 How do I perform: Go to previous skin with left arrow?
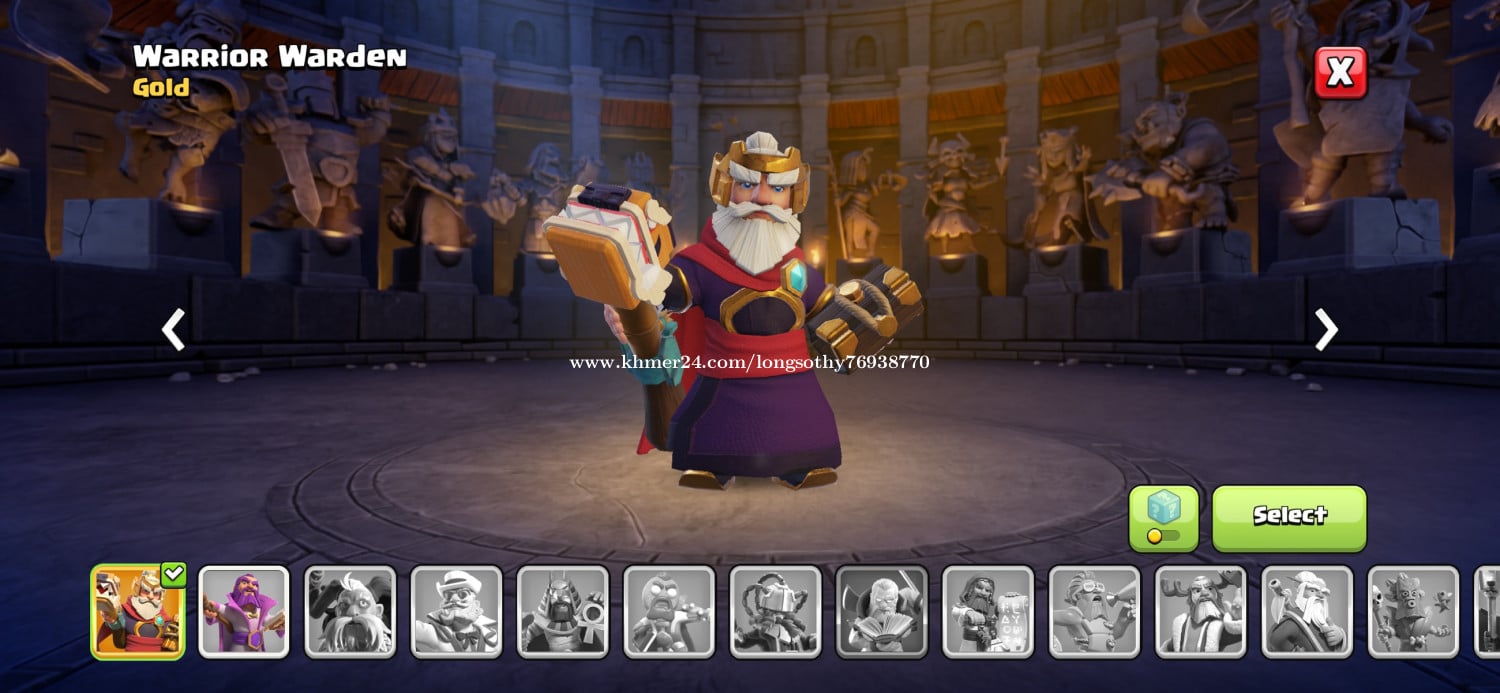coord(174,330)
